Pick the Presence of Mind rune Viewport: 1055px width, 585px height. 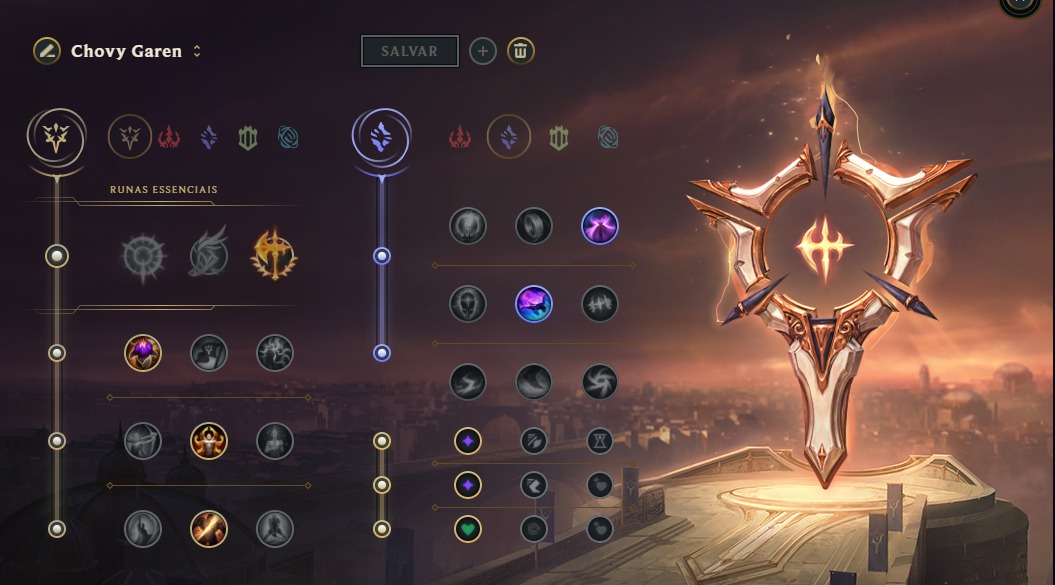coord(275,352)
